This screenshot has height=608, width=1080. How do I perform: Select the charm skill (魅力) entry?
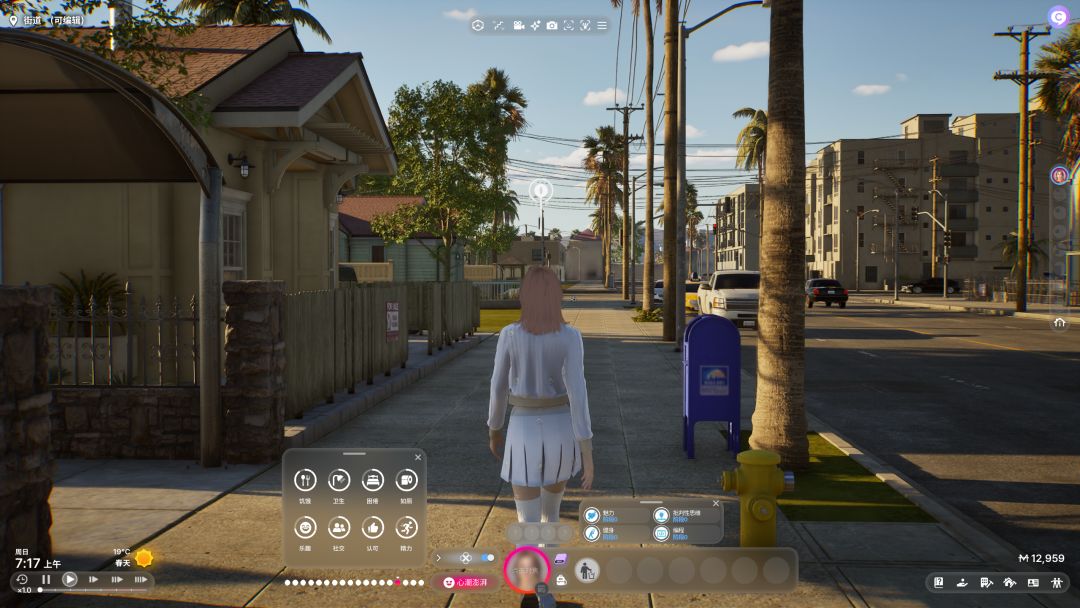(x=593, y=515)
